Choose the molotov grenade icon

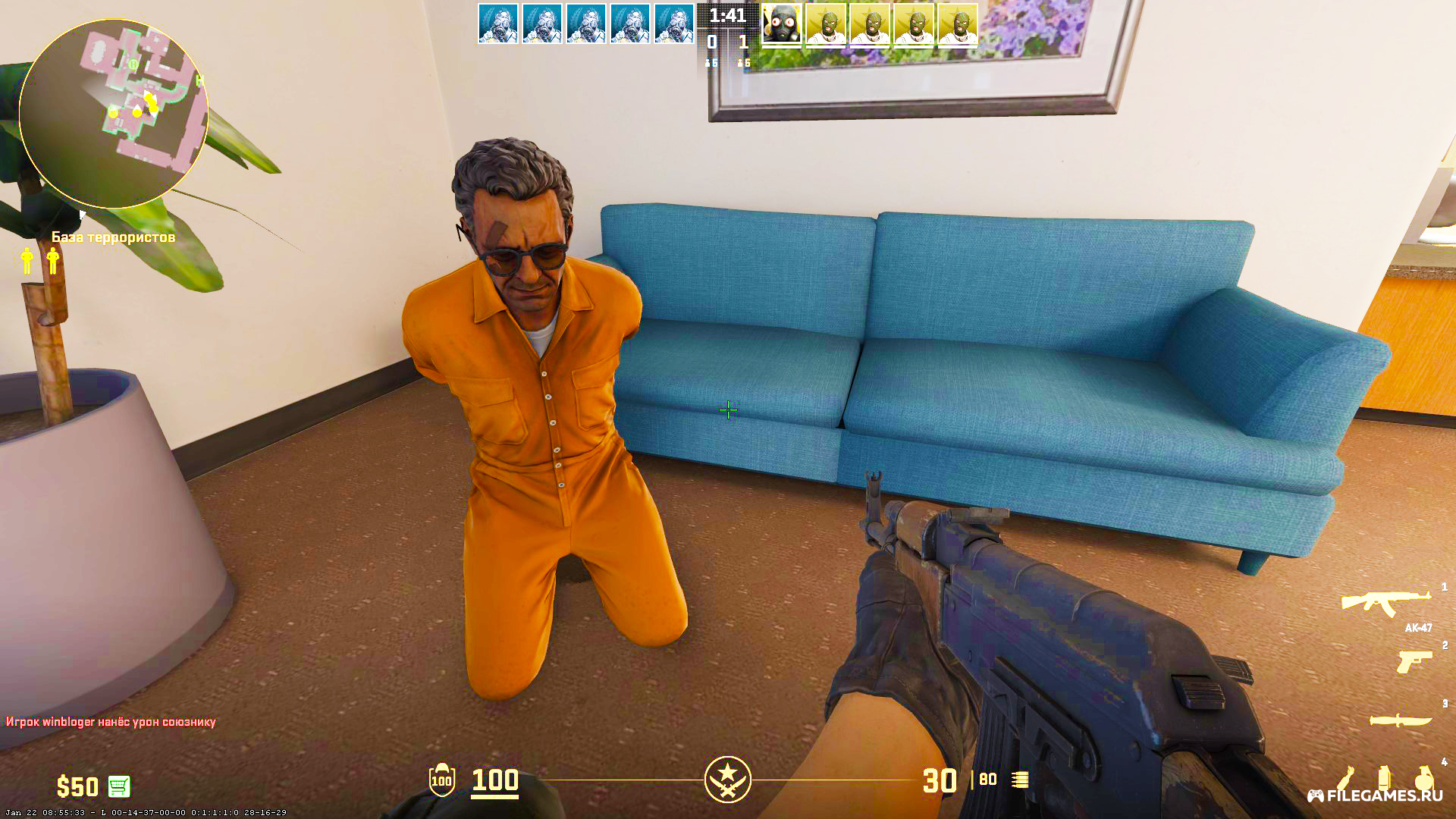pyautogui.click(x=1345, y=779)
